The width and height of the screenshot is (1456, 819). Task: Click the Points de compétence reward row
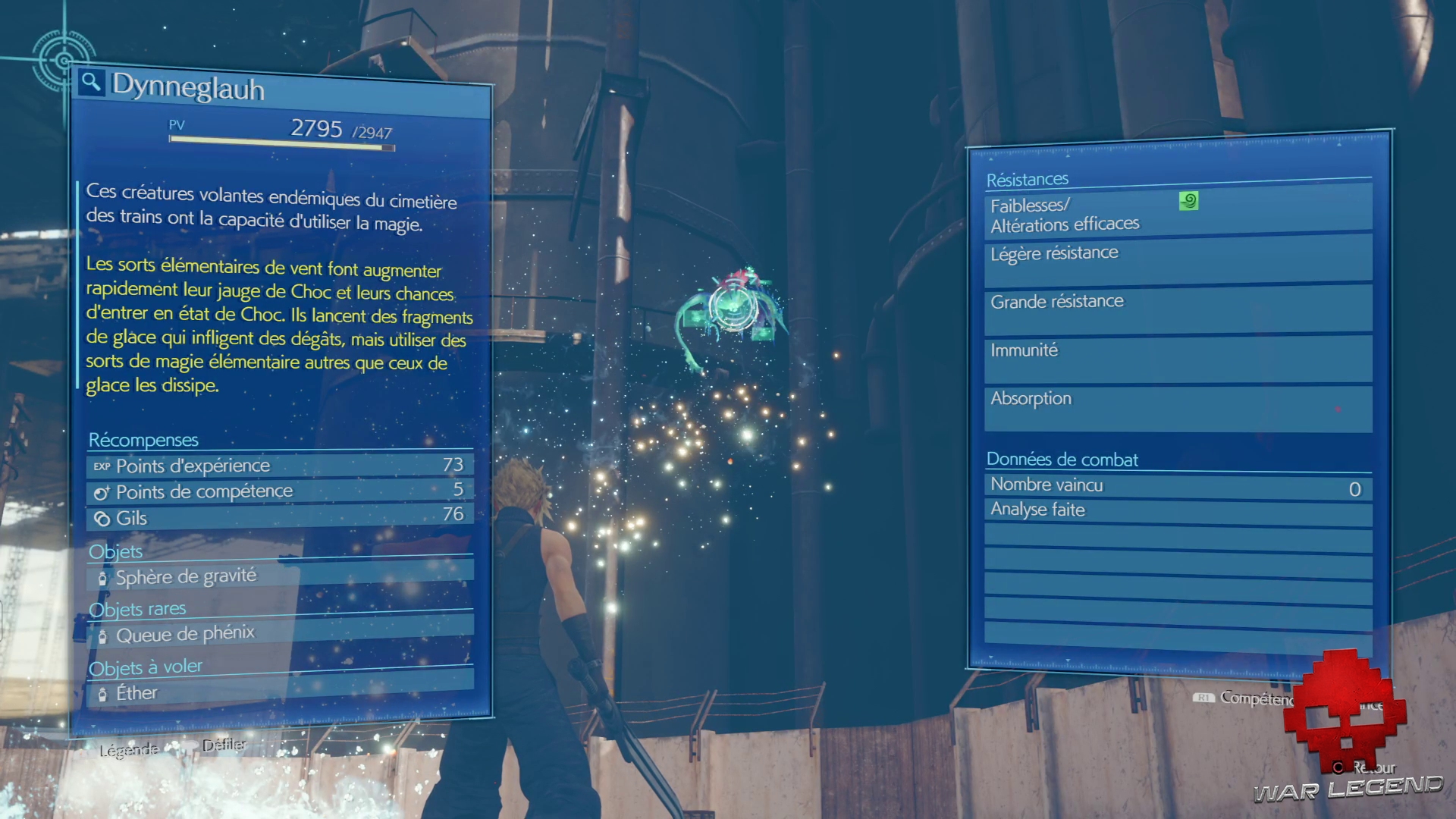[x=279, y=491]
